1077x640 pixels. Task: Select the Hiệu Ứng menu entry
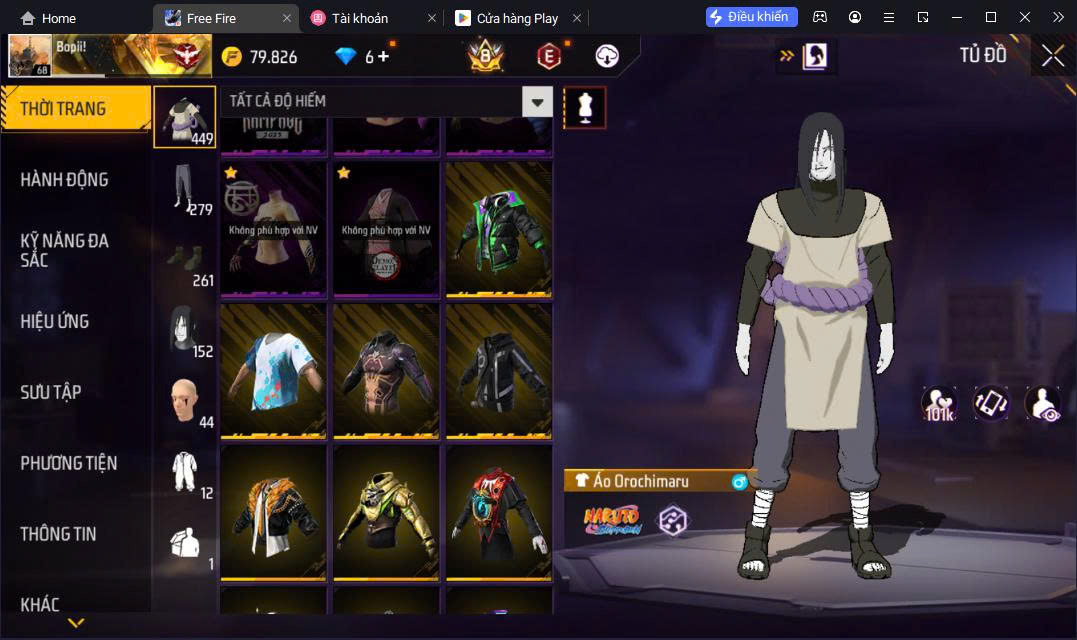click(55, 321)
